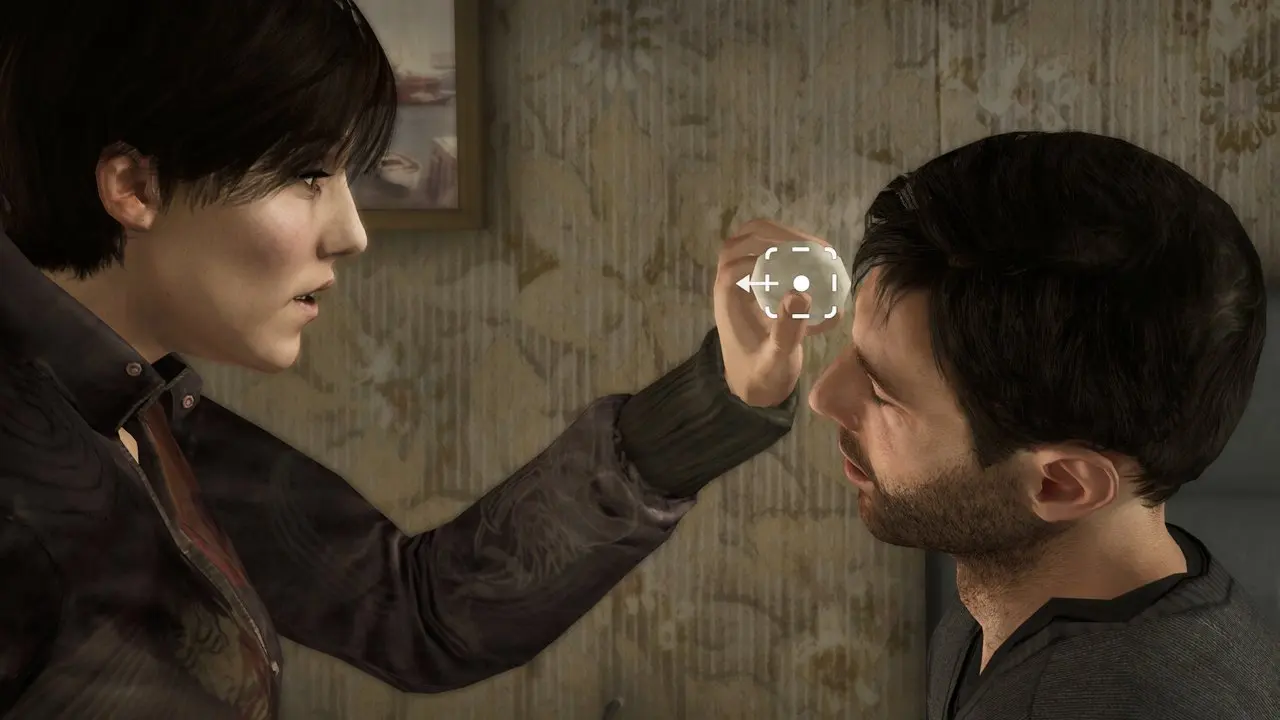1280x720 pixels.
Task: Click the bottom-right corner bracket of the prompt
Action: click(x=830, y=311)
